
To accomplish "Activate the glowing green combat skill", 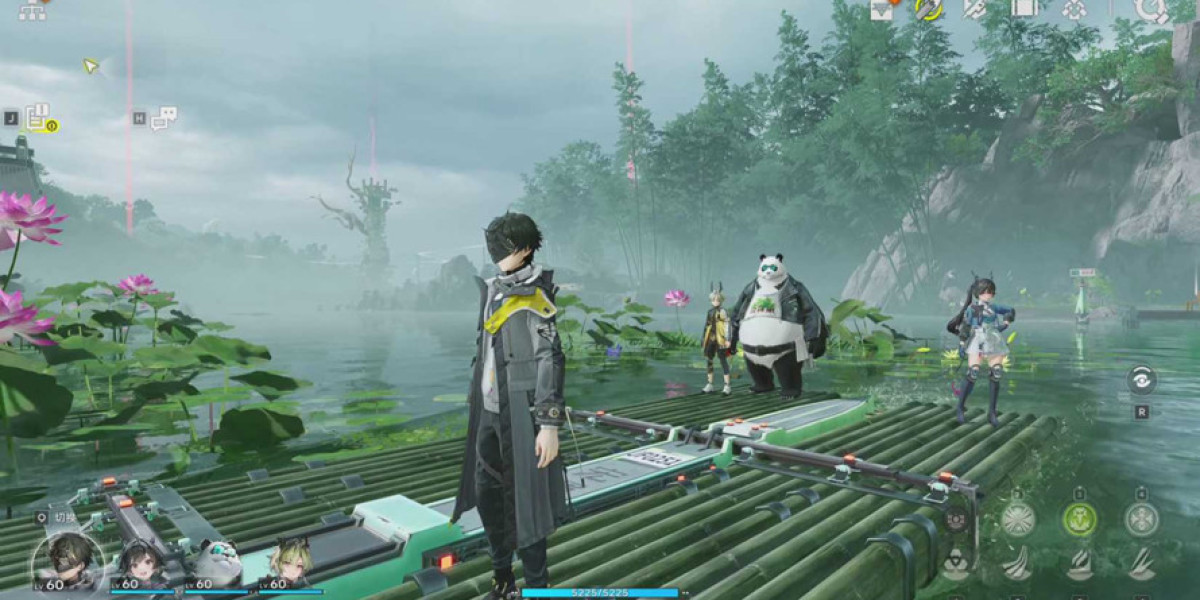I will click(x=1079, y=519).
